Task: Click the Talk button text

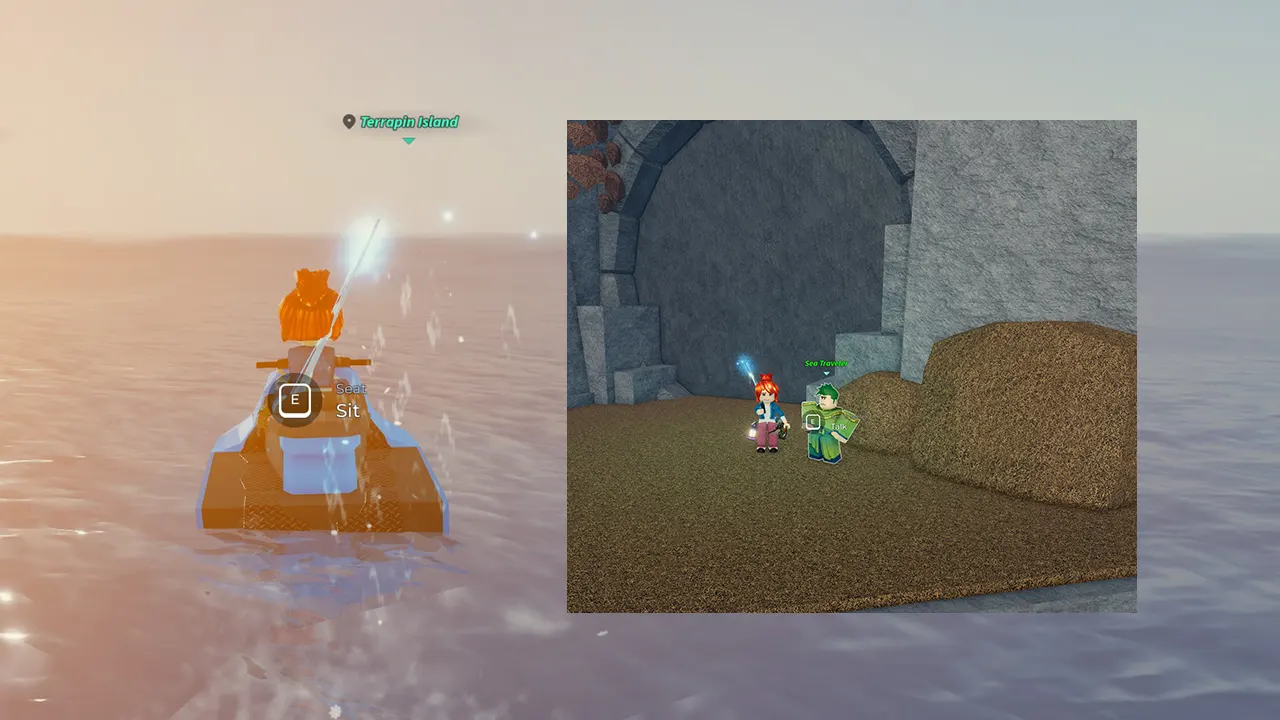Action: click(839, 427)
